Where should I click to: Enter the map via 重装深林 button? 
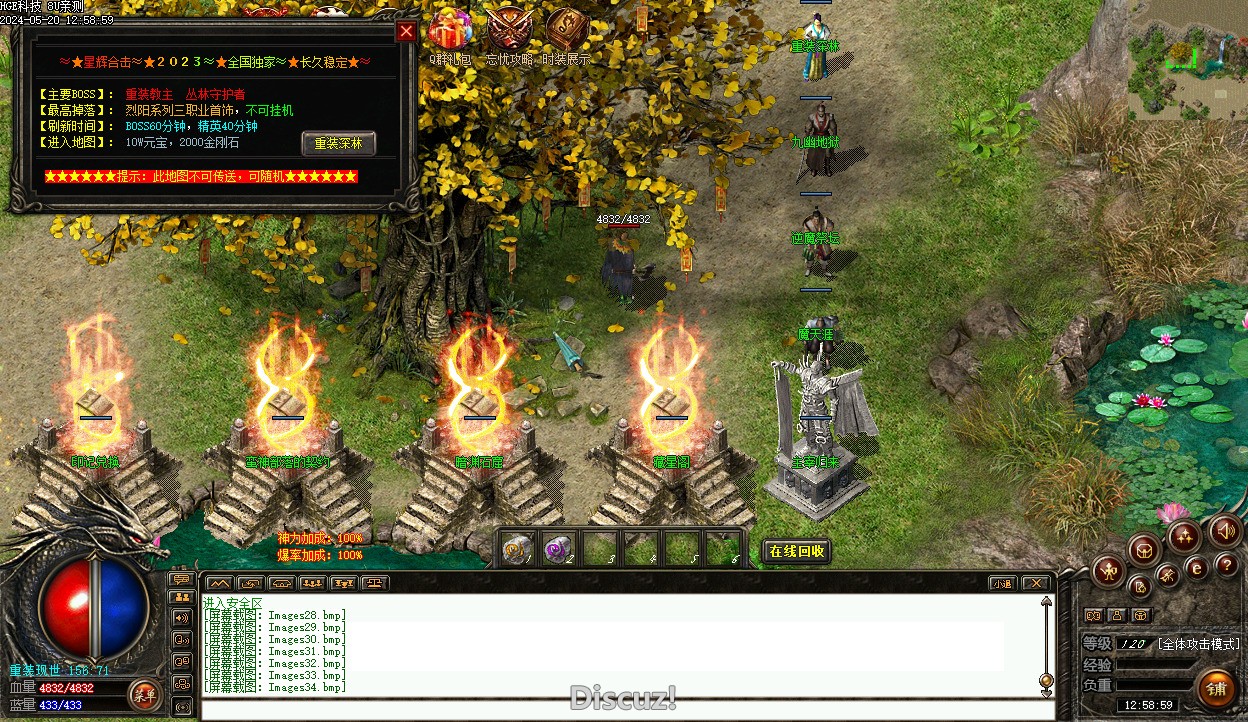[x=338, y=144]
